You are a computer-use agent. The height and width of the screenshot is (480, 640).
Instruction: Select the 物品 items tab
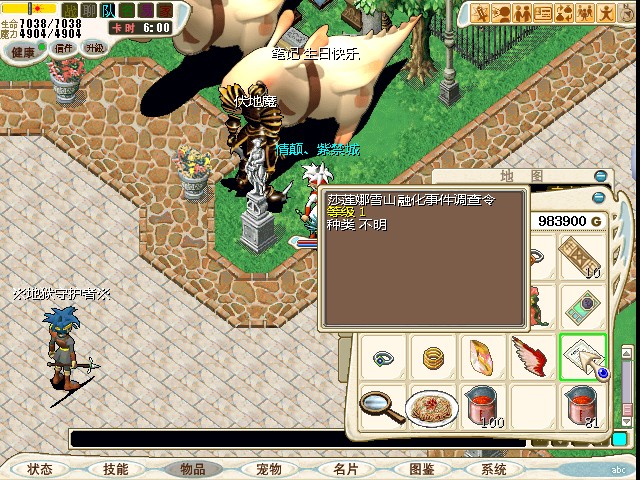coord(192,469)
